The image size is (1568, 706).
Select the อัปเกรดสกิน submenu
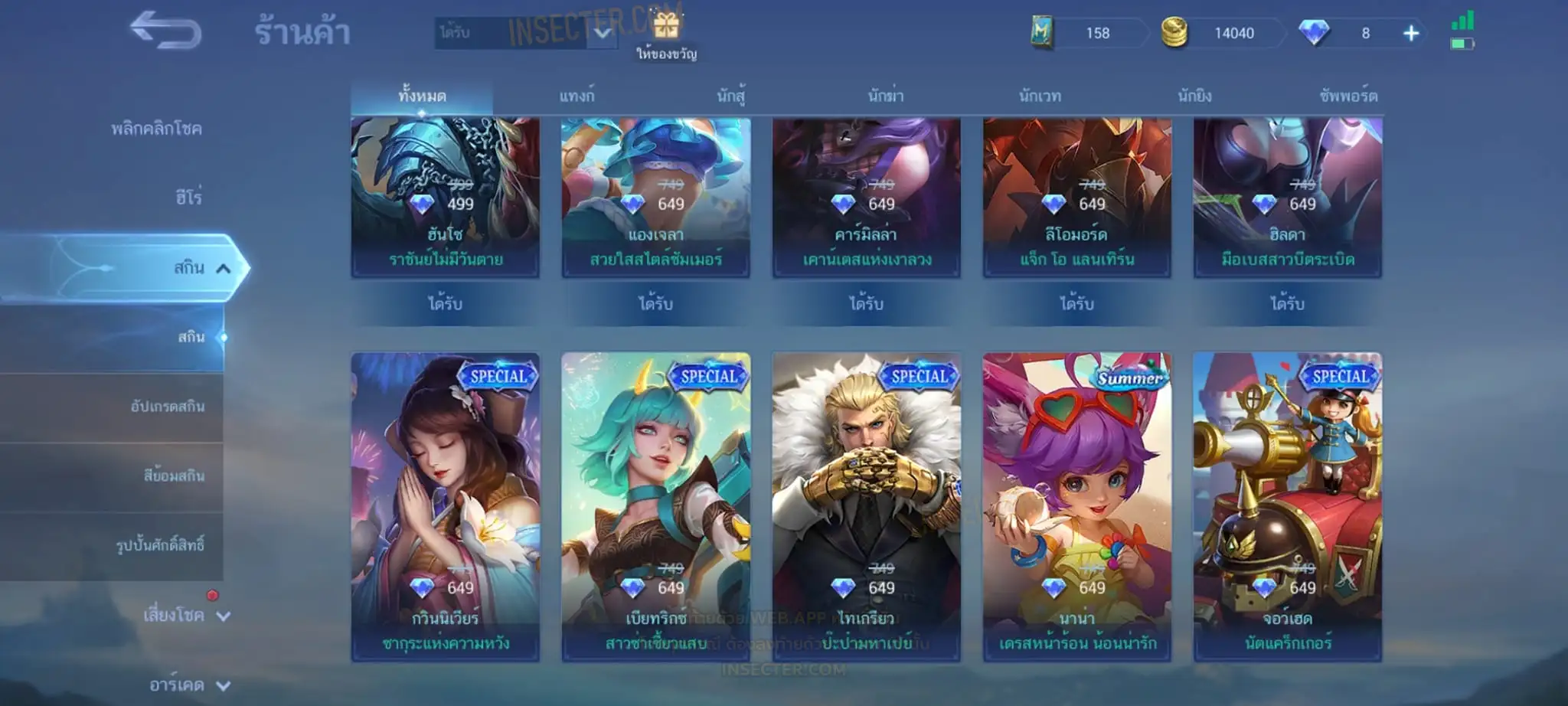point(167,407)
